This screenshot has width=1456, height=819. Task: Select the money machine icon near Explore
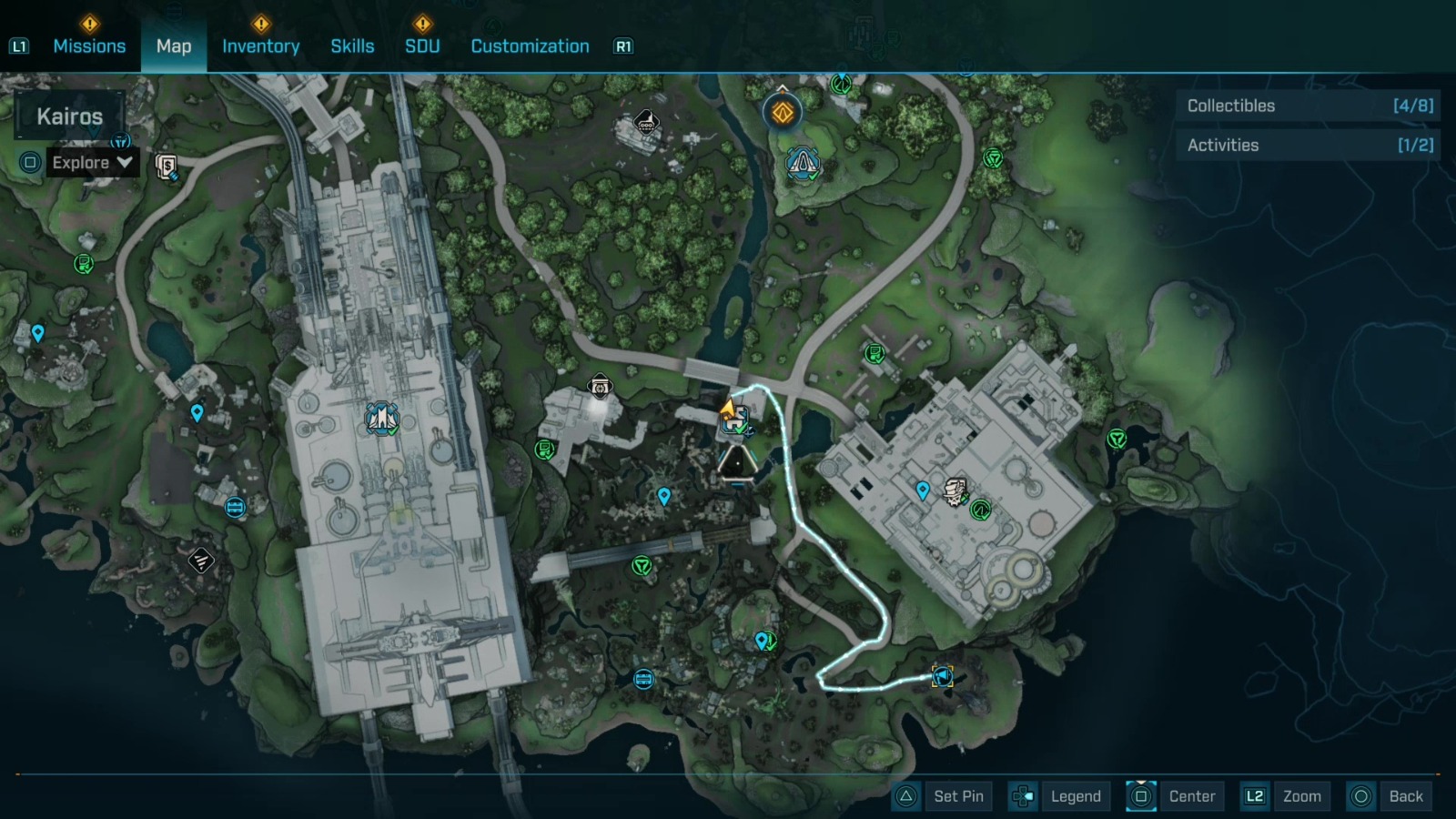point(167,168)
